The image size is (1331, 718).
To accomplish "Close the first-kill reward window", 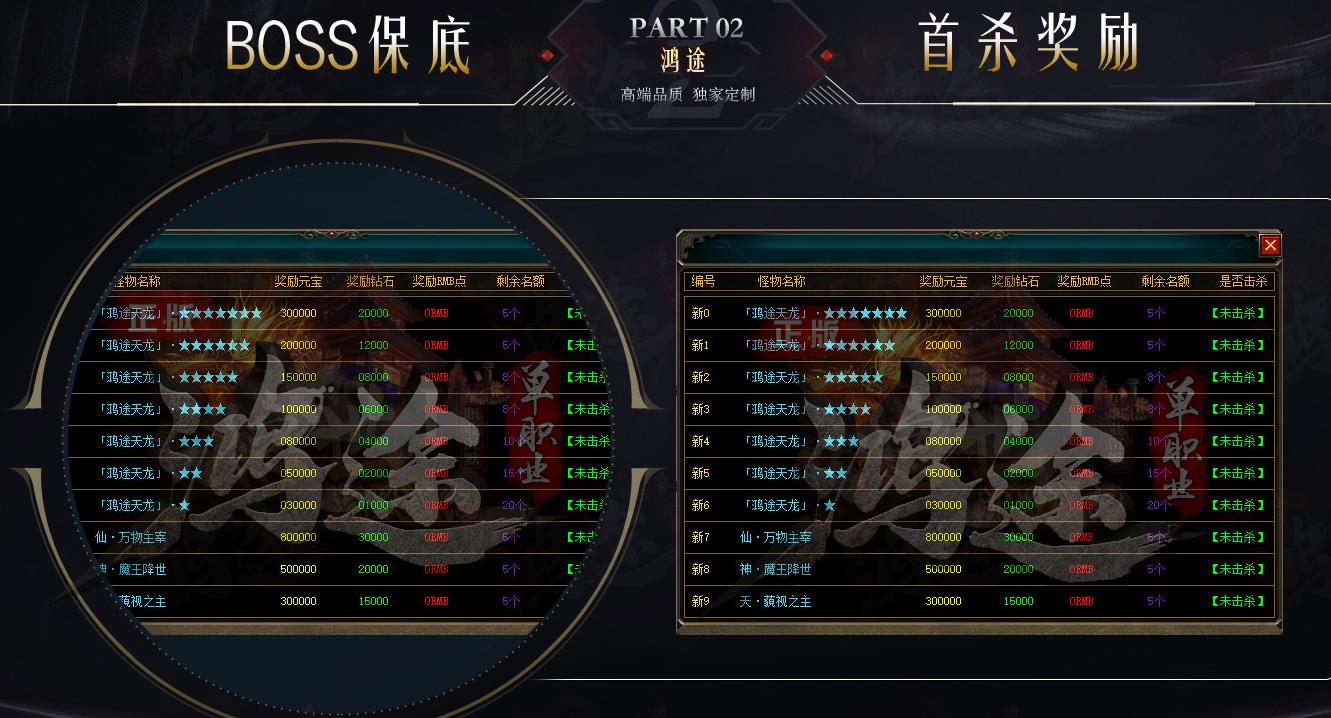I will click(1269, 245).
